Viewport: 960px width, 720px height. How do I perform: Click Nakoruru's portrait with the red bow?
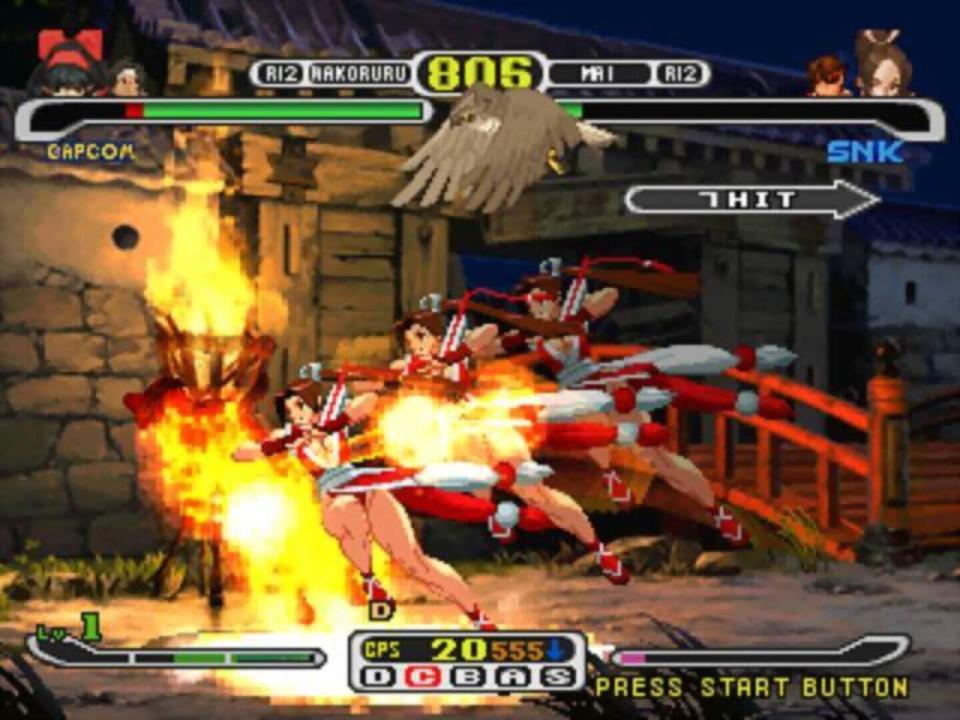(x=68, y=64)
